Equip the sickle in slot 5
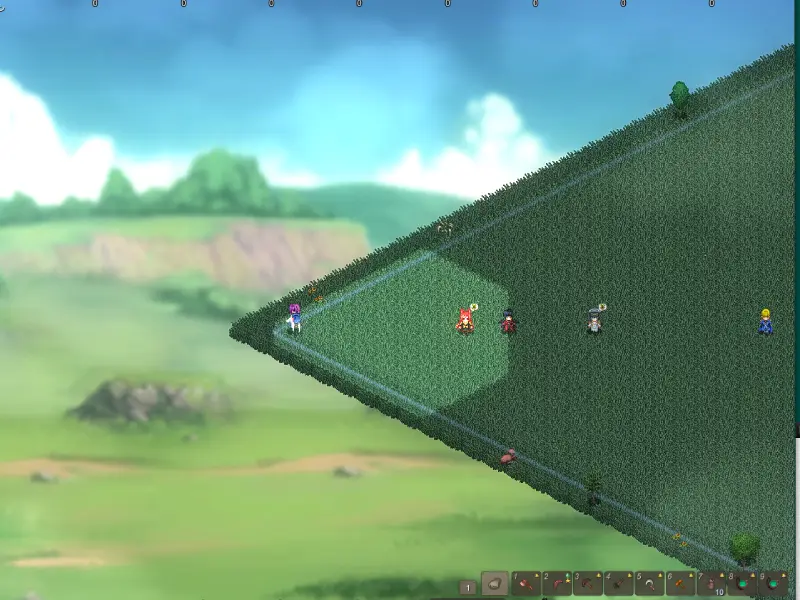 tap(650, 584)
